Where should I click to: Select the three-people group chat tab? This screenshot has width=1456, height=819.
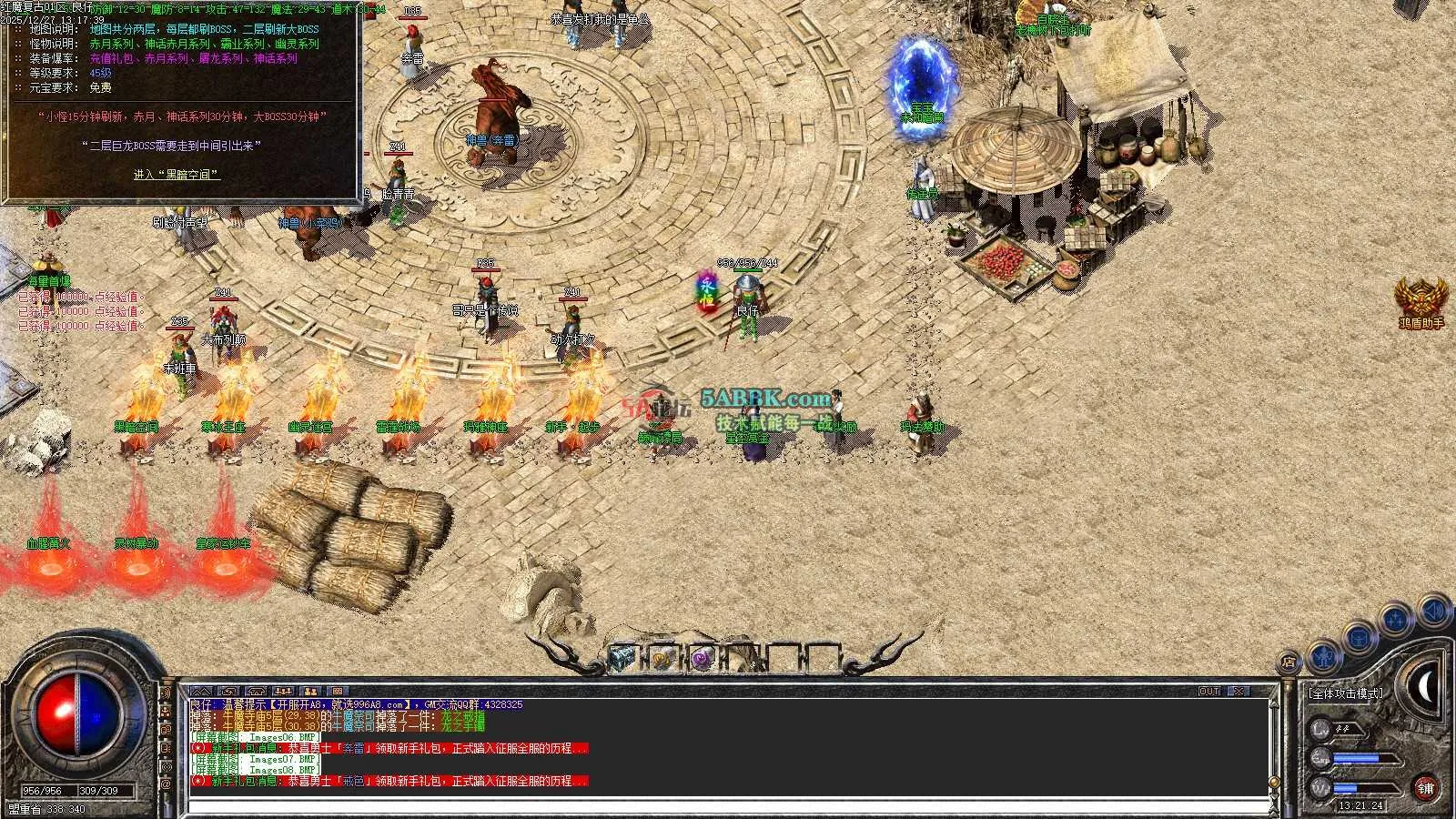coord(283,692)
